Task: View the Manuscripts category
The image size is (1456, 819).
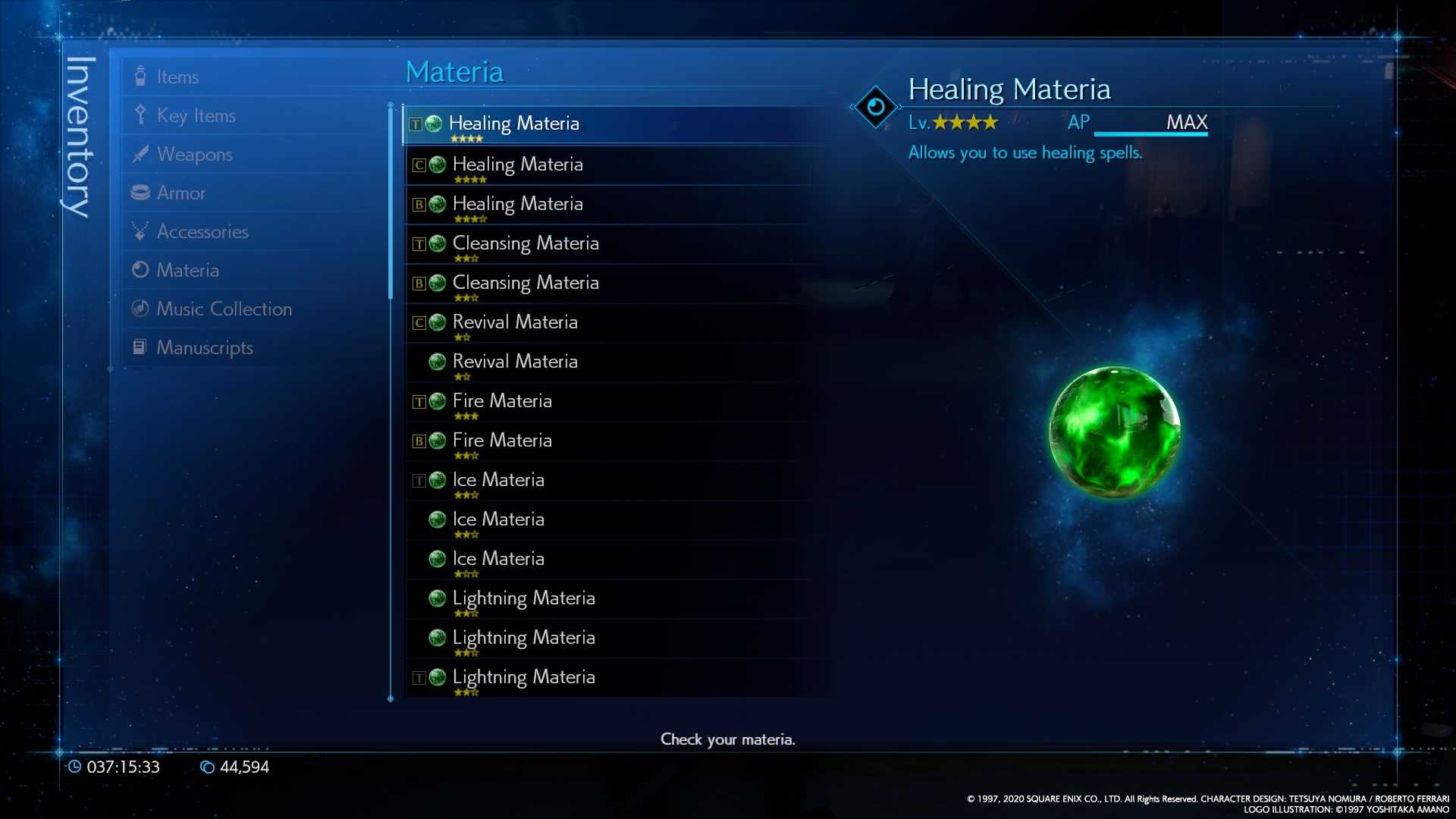Action: click(x=204, y=347)
